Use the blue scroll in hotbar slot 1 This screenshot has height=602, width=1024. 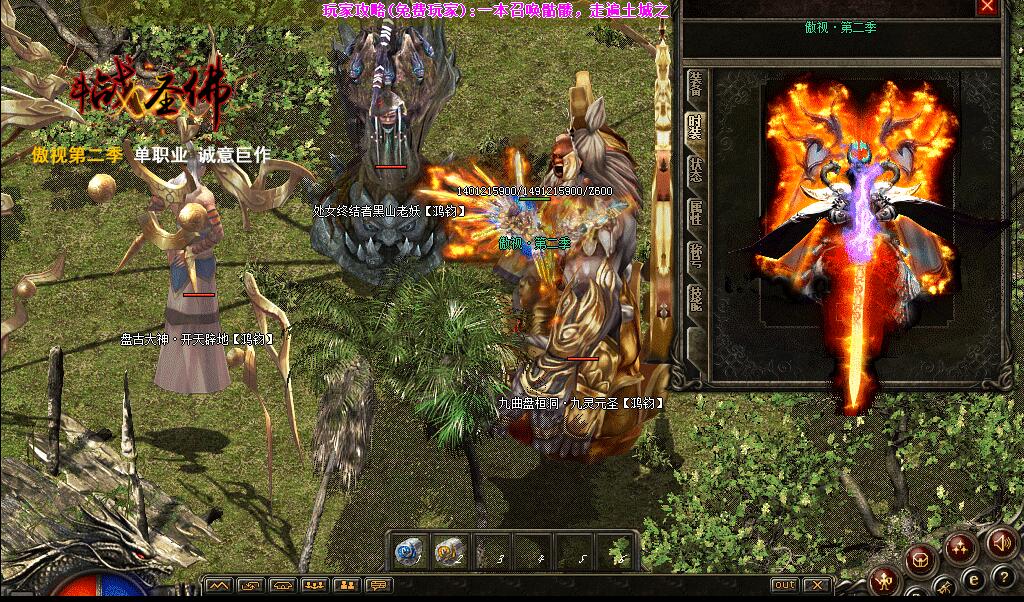[407, 553]
